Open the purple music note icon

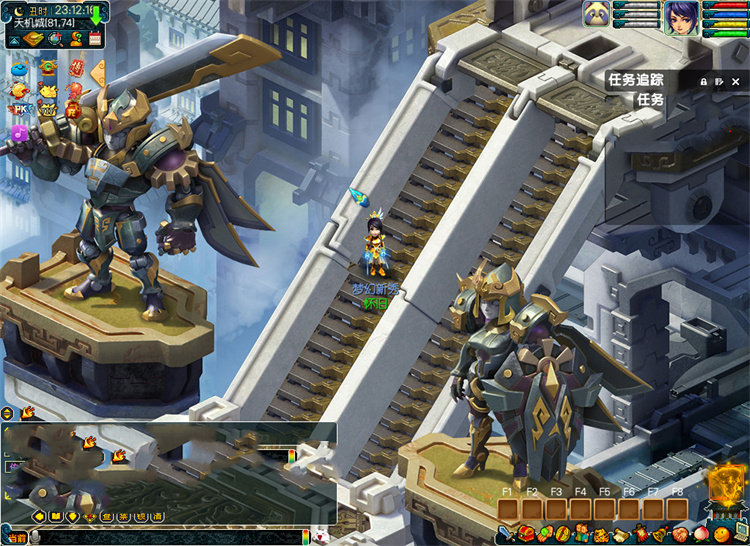19,132
